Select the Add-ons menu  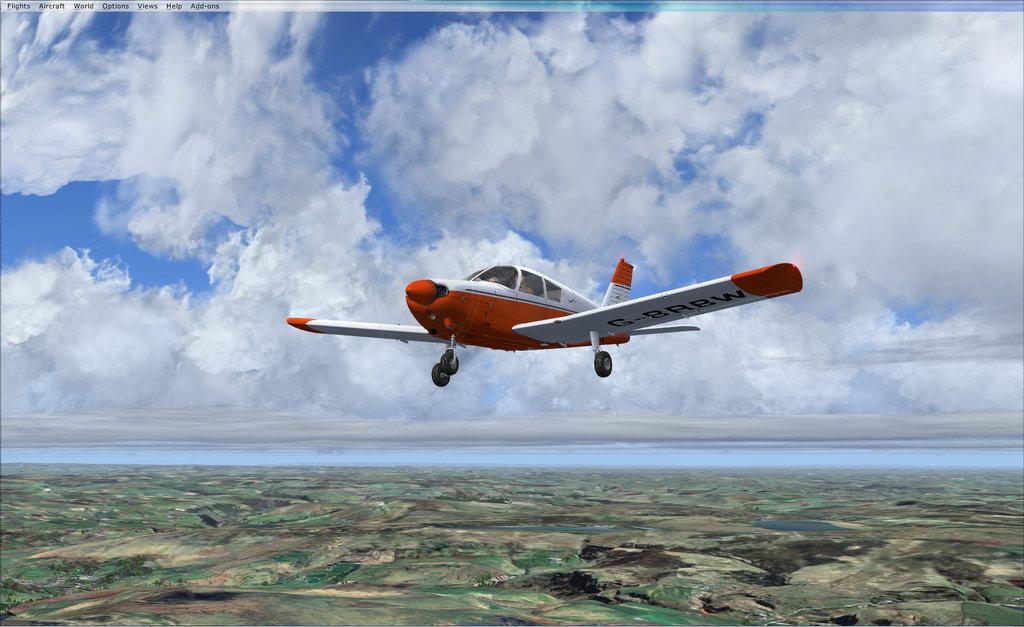coord(204,6)
